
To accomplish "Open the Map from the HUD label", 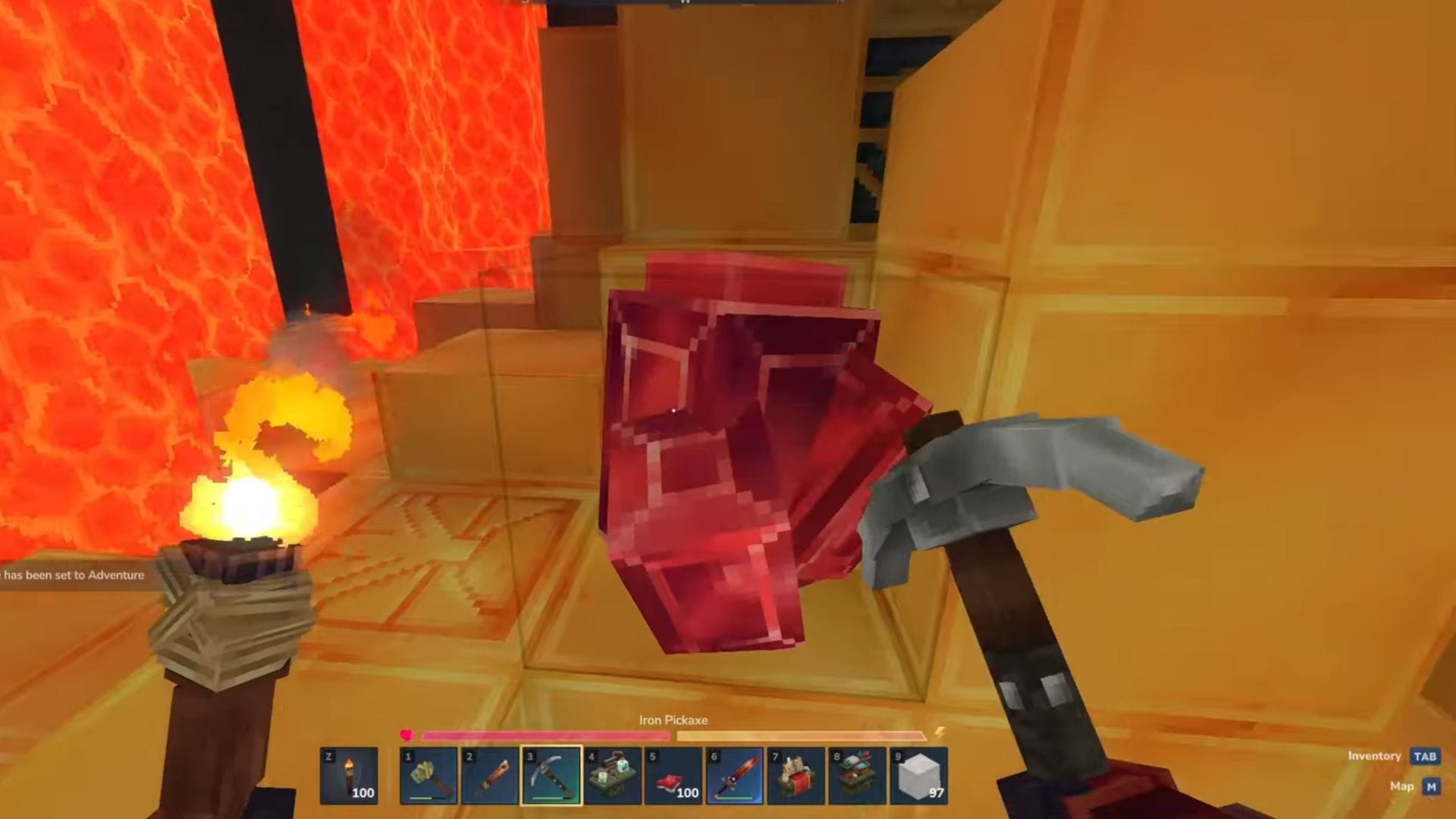I will [1401, 786].
